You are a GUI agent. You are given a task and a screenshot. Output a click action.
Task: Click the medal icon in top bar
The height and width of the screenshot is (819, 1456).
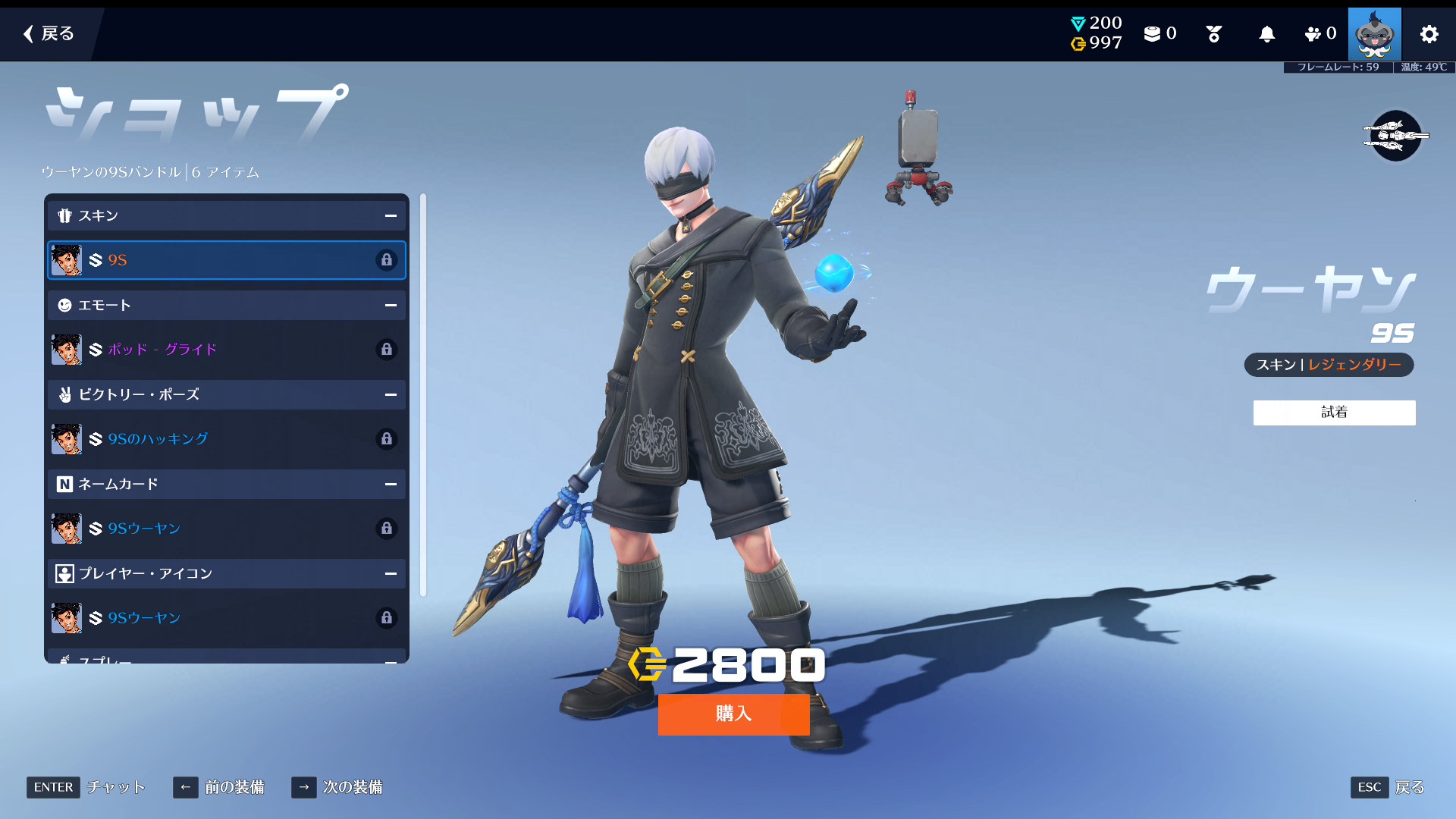coord(1213,34)
